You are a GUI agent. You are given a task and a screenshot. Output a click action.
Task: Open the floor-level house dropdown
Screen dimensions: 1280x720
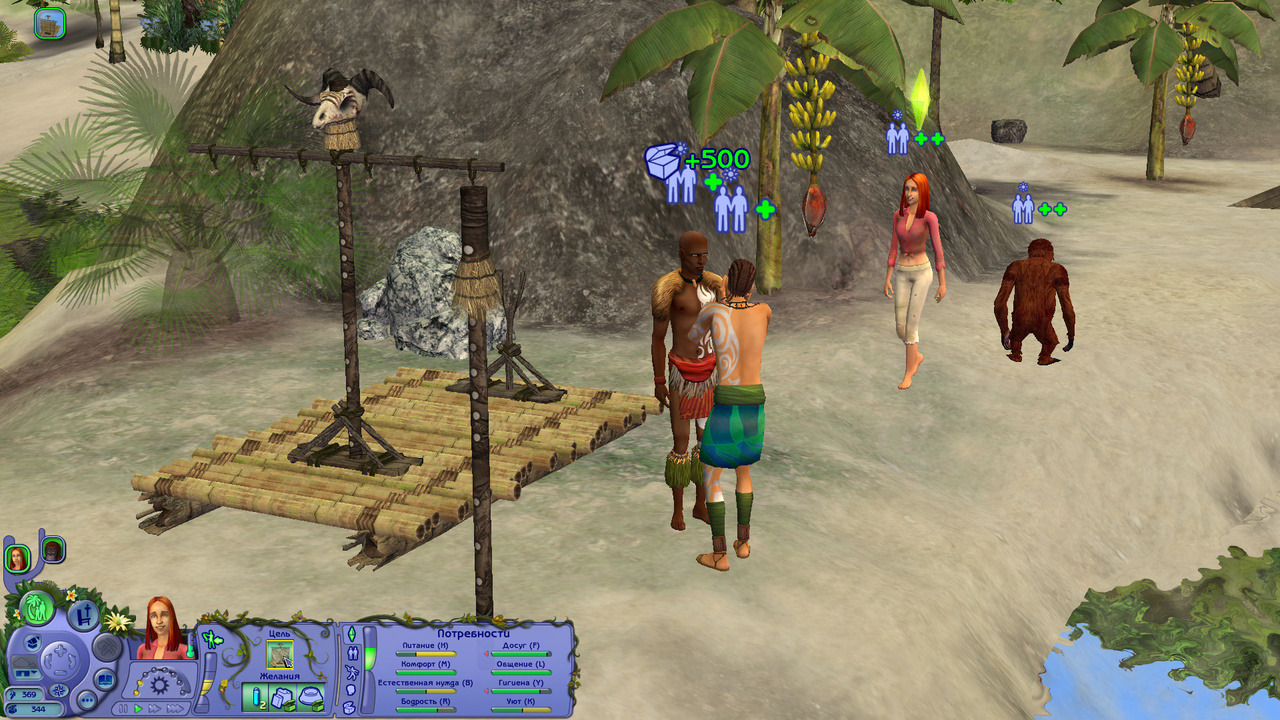[x=27, y=673]
